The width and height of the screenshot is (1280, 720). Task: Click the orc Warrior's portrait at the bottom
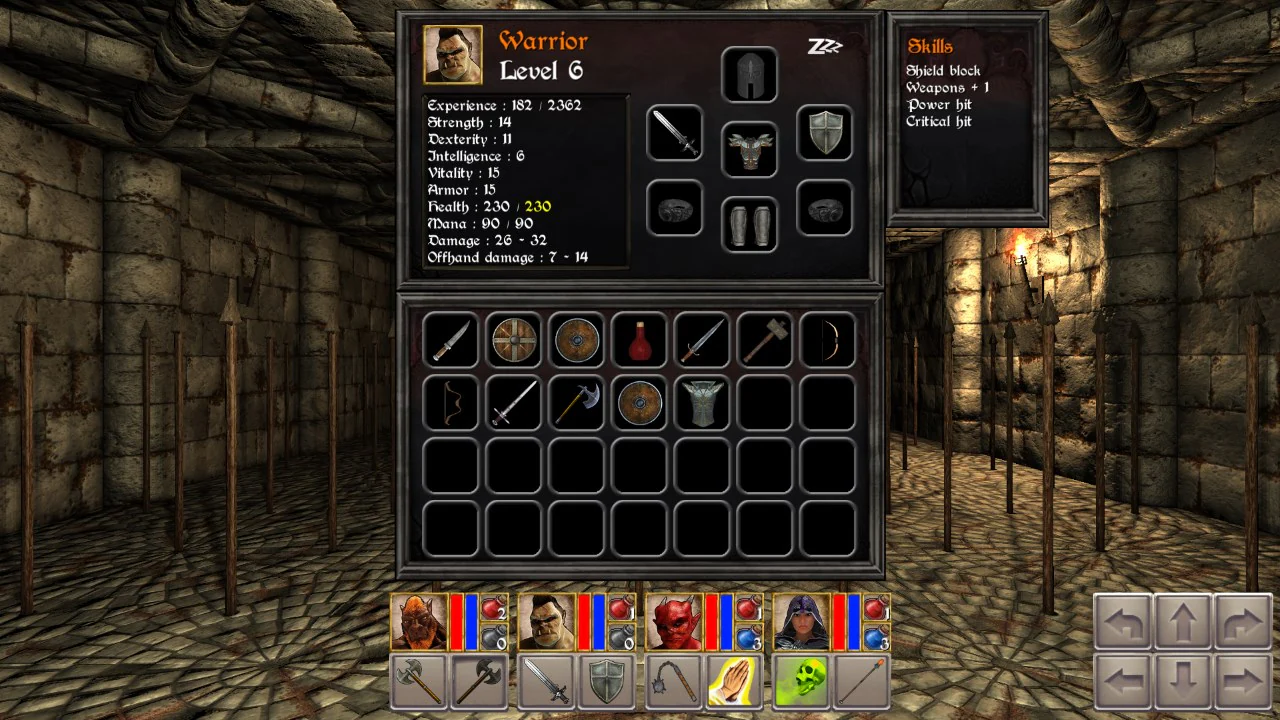point(548,620)
